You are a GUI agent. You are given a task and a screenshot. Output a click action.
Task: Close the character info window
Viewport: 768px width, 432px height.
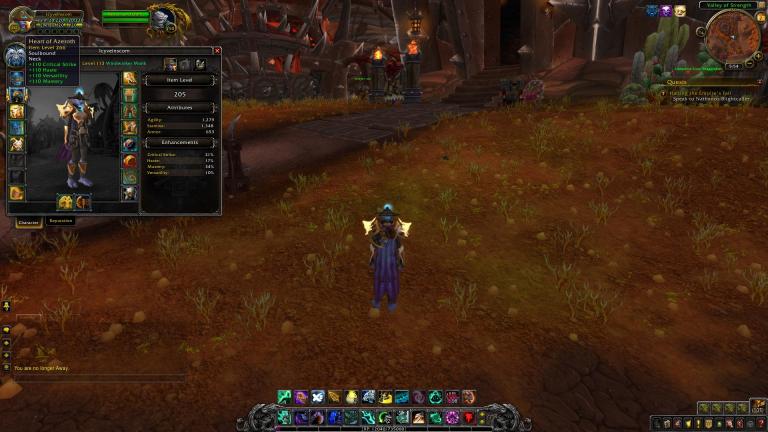(x=217, y=50)
